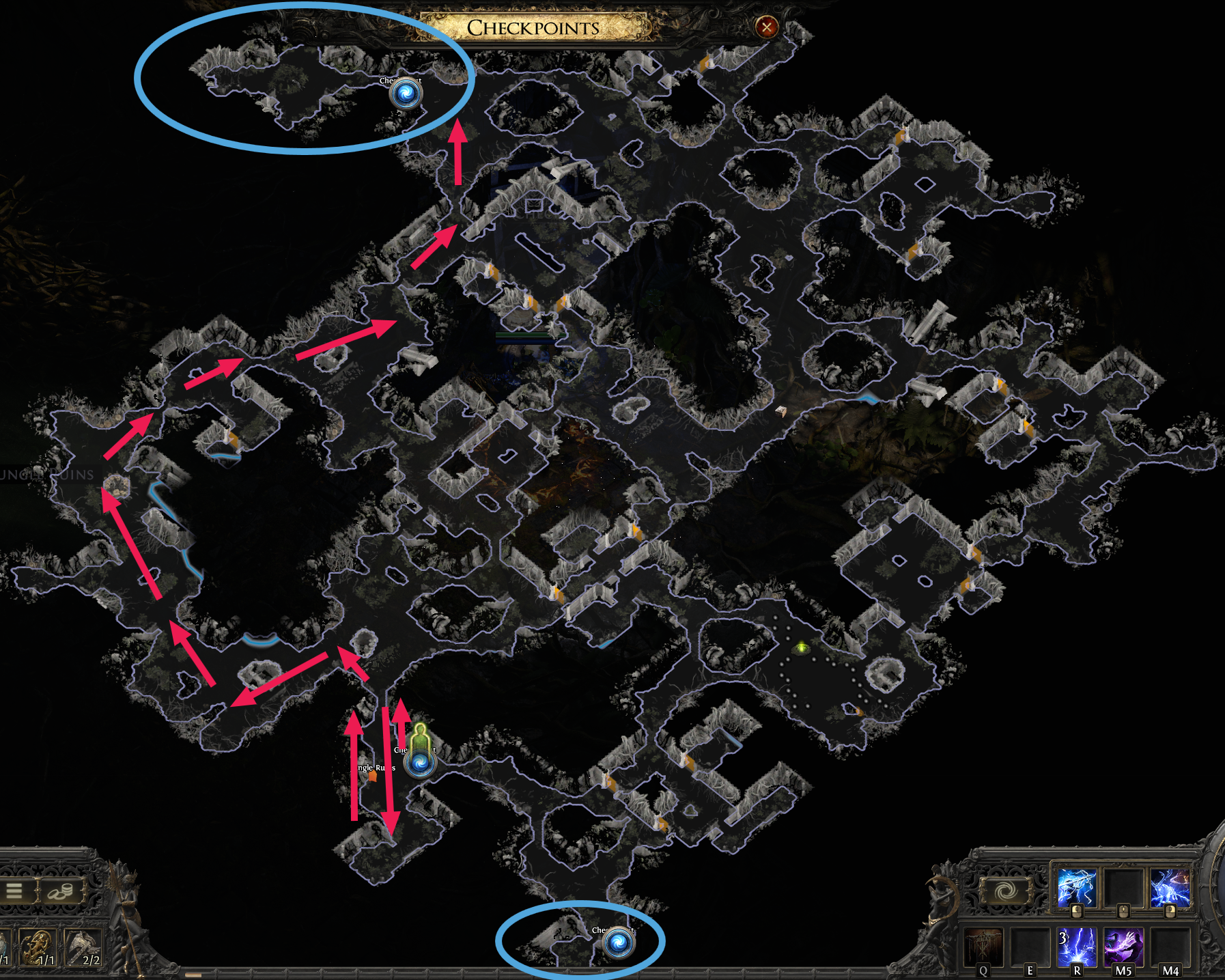Click the silver axe charm showing 2/2 charges
The width and height of the screenshot is (1225, 980).
83,947
